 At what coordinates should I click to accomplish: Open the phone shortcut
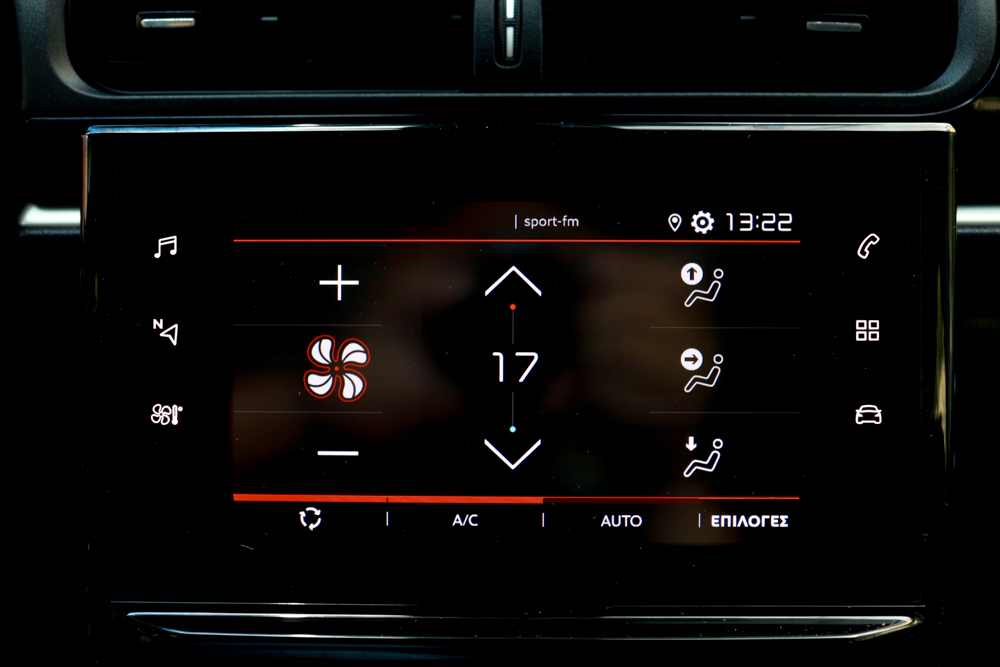click(868, 246)
